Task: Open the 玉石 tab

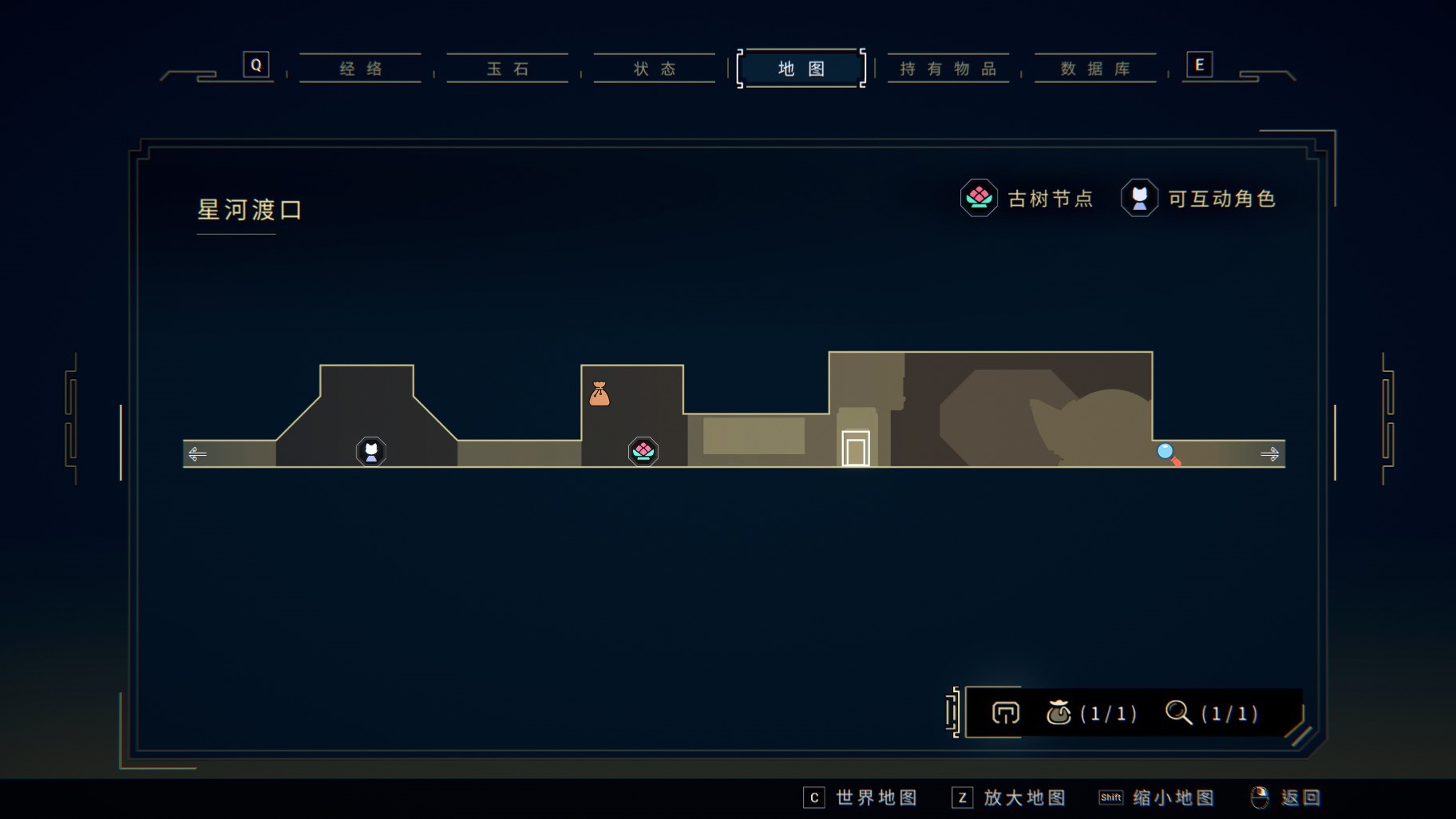Action: (x=508, y=69)
